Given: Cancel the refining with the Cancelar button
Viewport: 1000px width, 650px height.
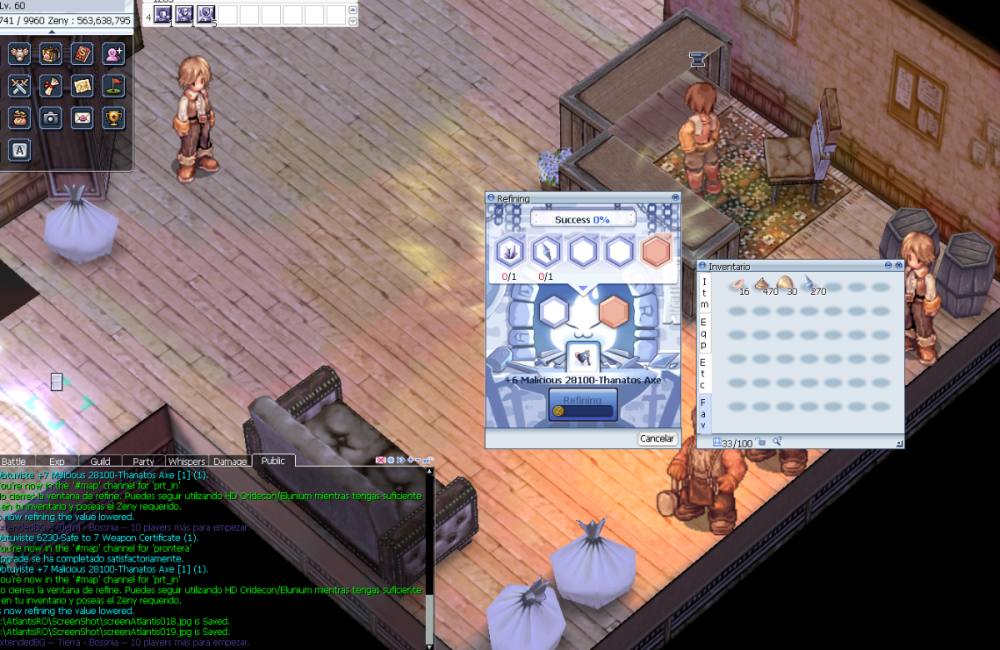Looking at the screenshot, I should (657, 439).
